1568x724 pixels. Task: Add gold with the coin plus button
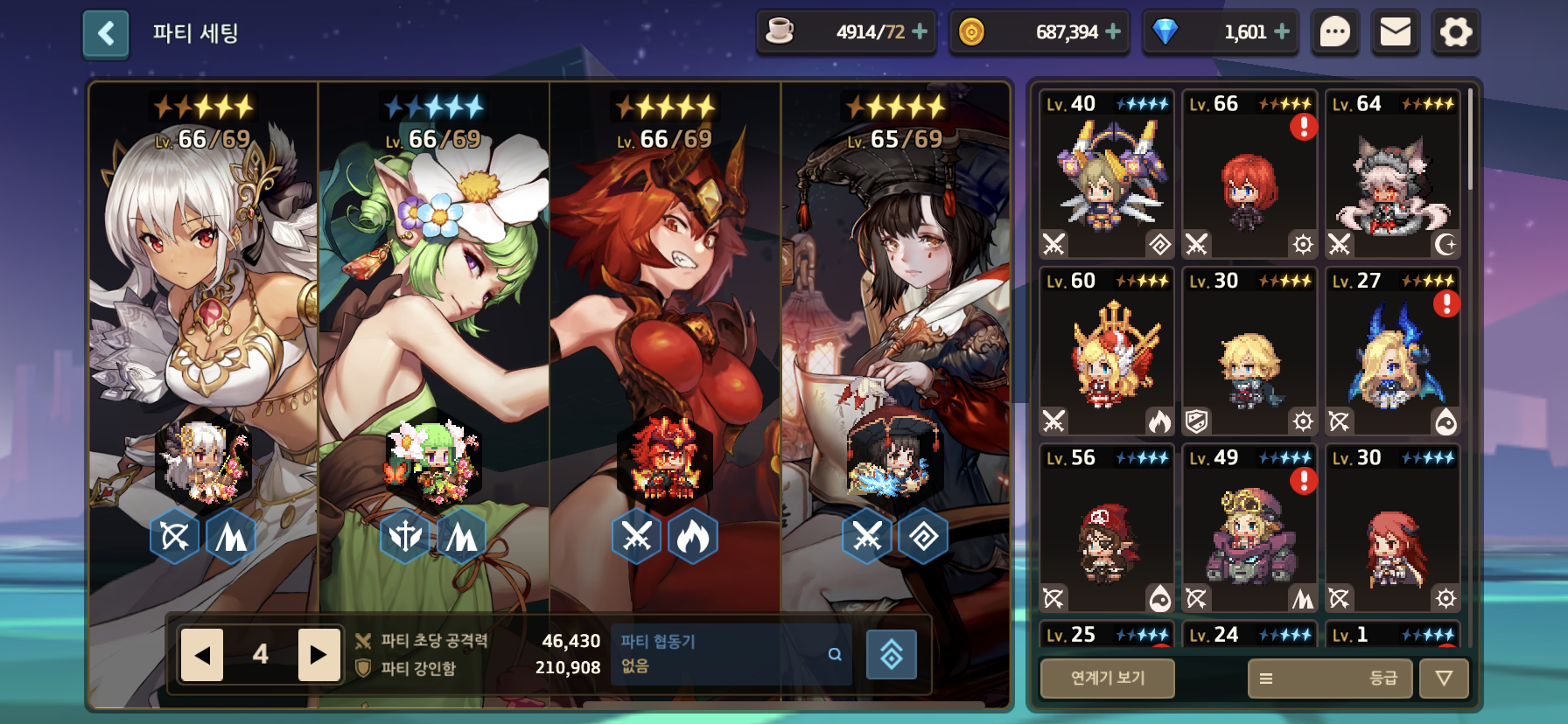tap(1113, 31)
